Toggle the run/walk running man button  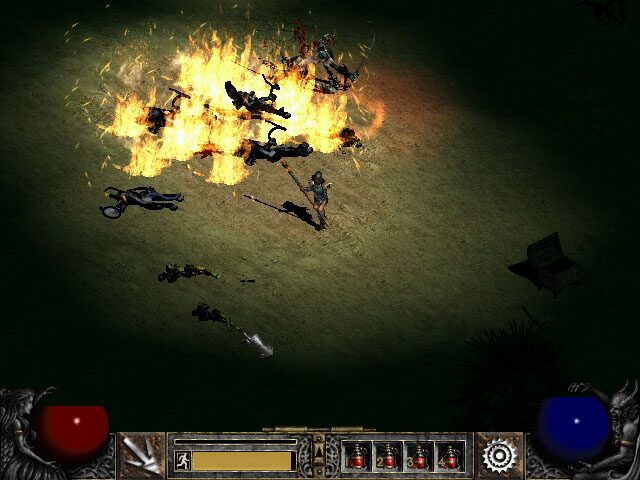(x=183, y=460)
